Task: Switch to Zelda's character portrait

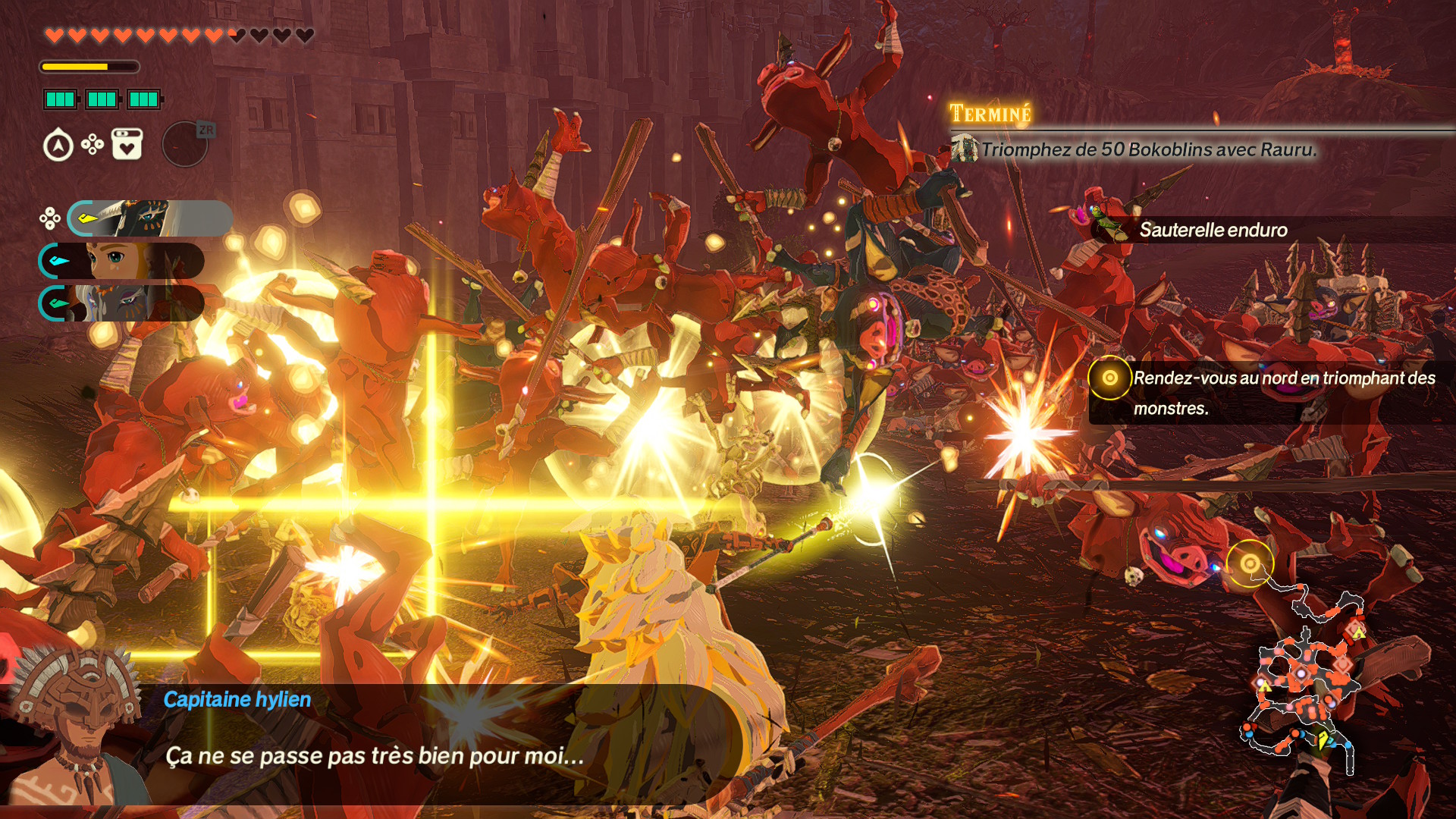Action: pyautogui.click(x=121, y=261)
